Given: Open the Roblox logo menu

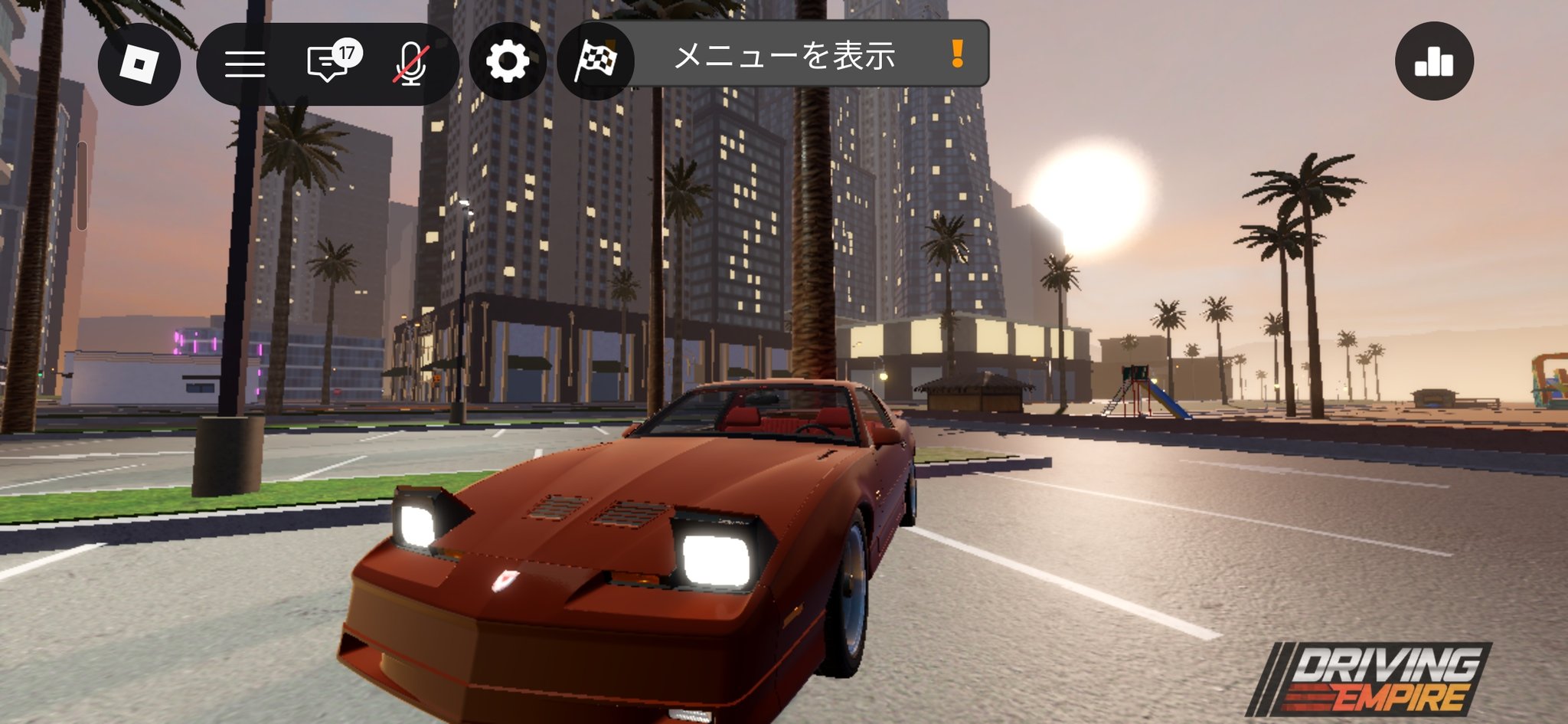Looking at the screenshot, I should point(139,63).
